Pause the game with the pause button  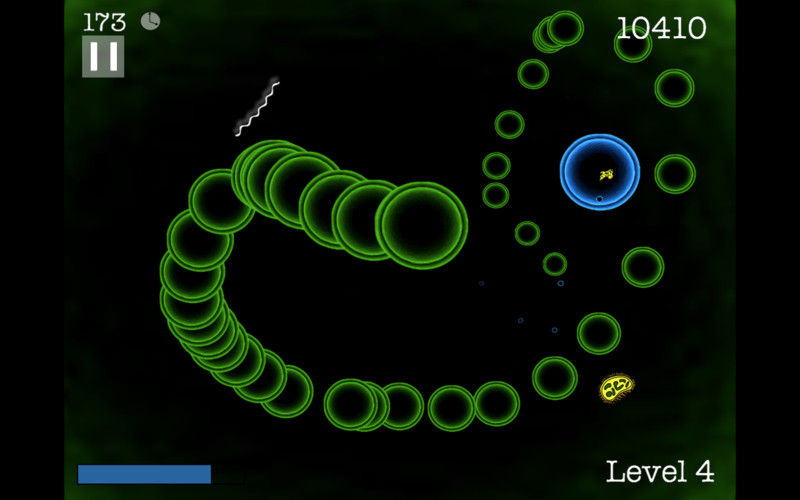point(103,57)
